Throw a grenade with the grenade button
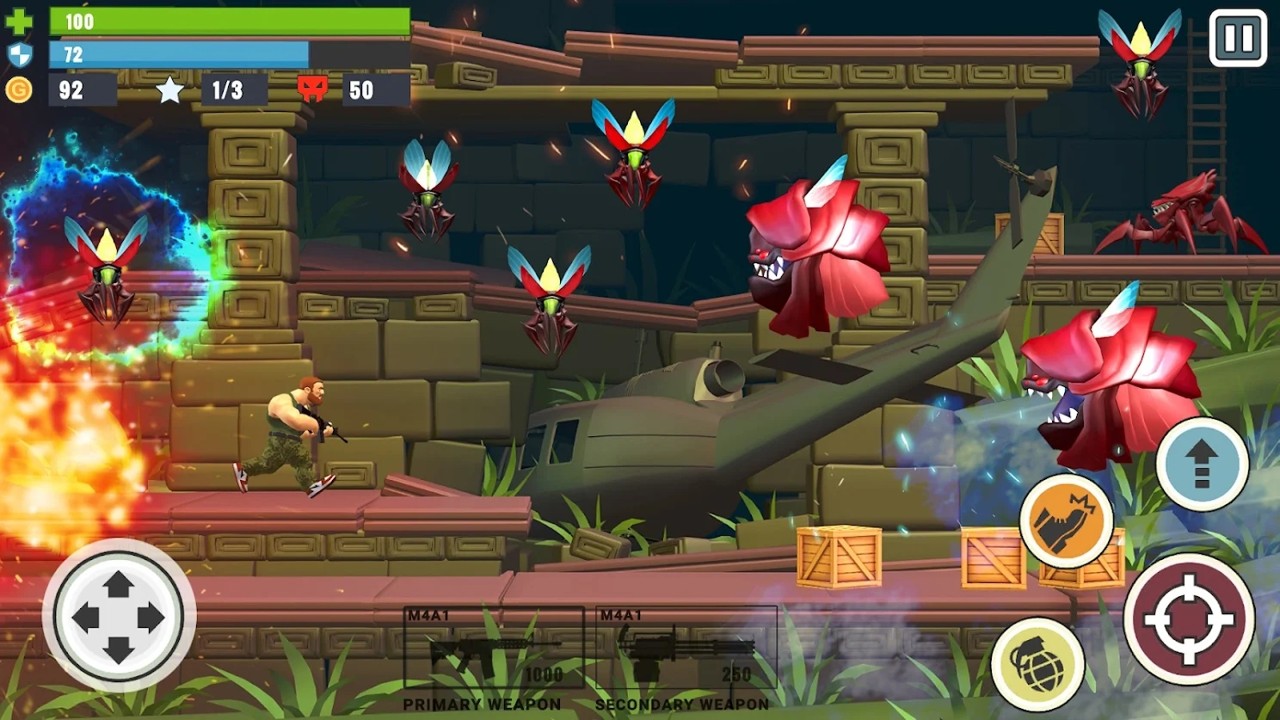The image size is (1280, 720). point(1037,664)
